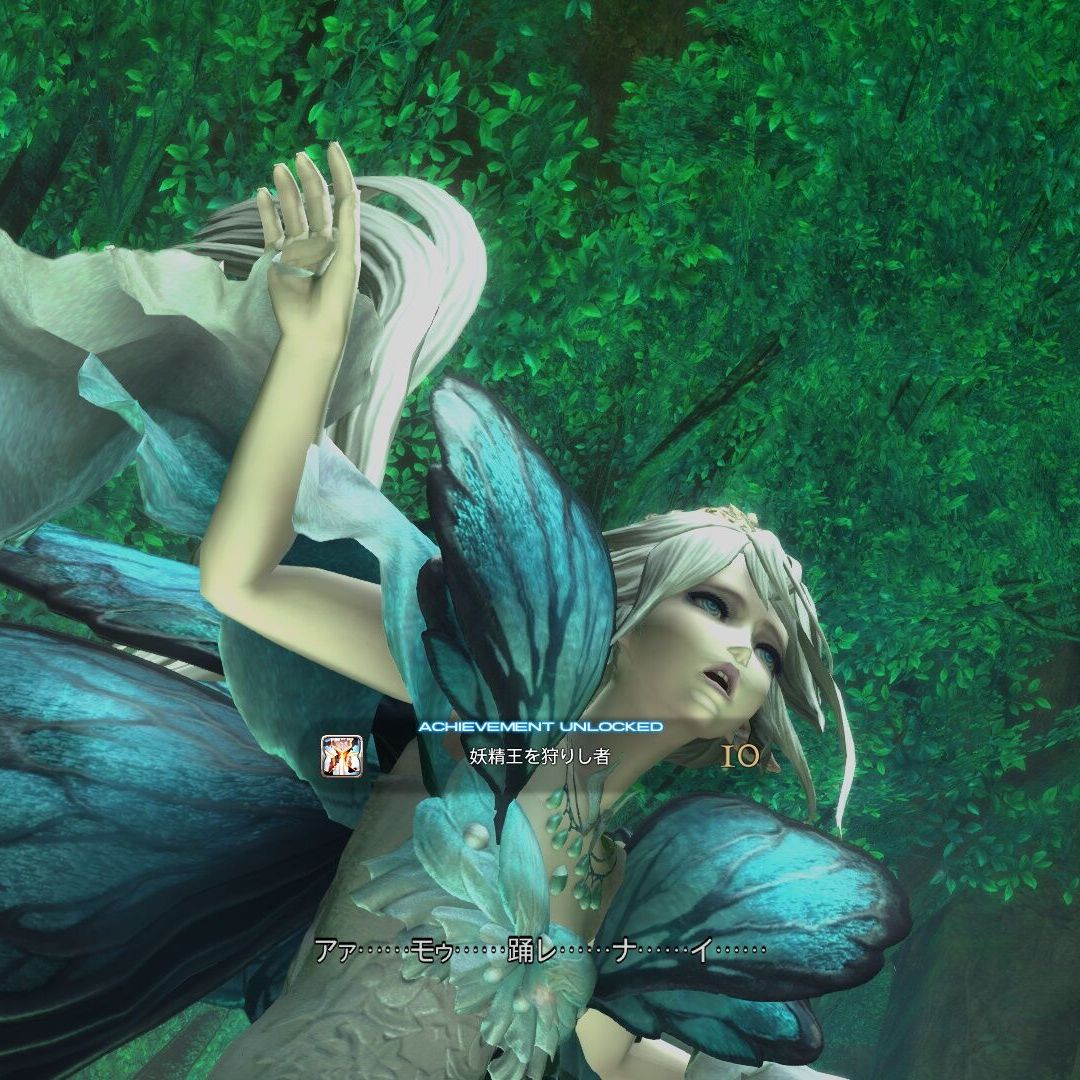Click the unlocked achievement icon

tap(341, 755)
